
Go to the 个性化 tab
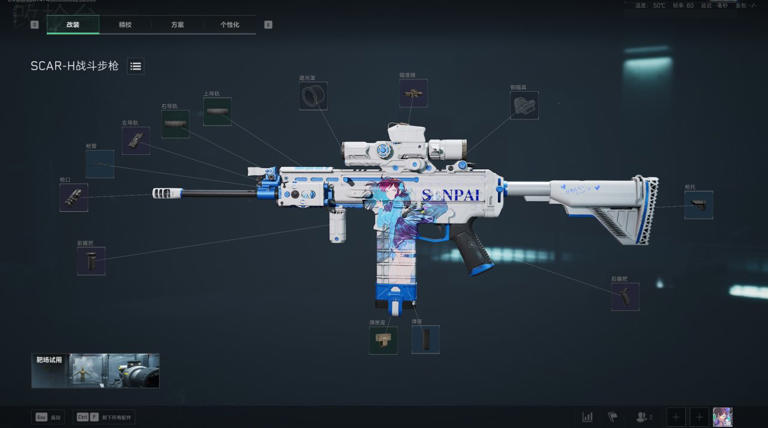[x=229, y=24]
